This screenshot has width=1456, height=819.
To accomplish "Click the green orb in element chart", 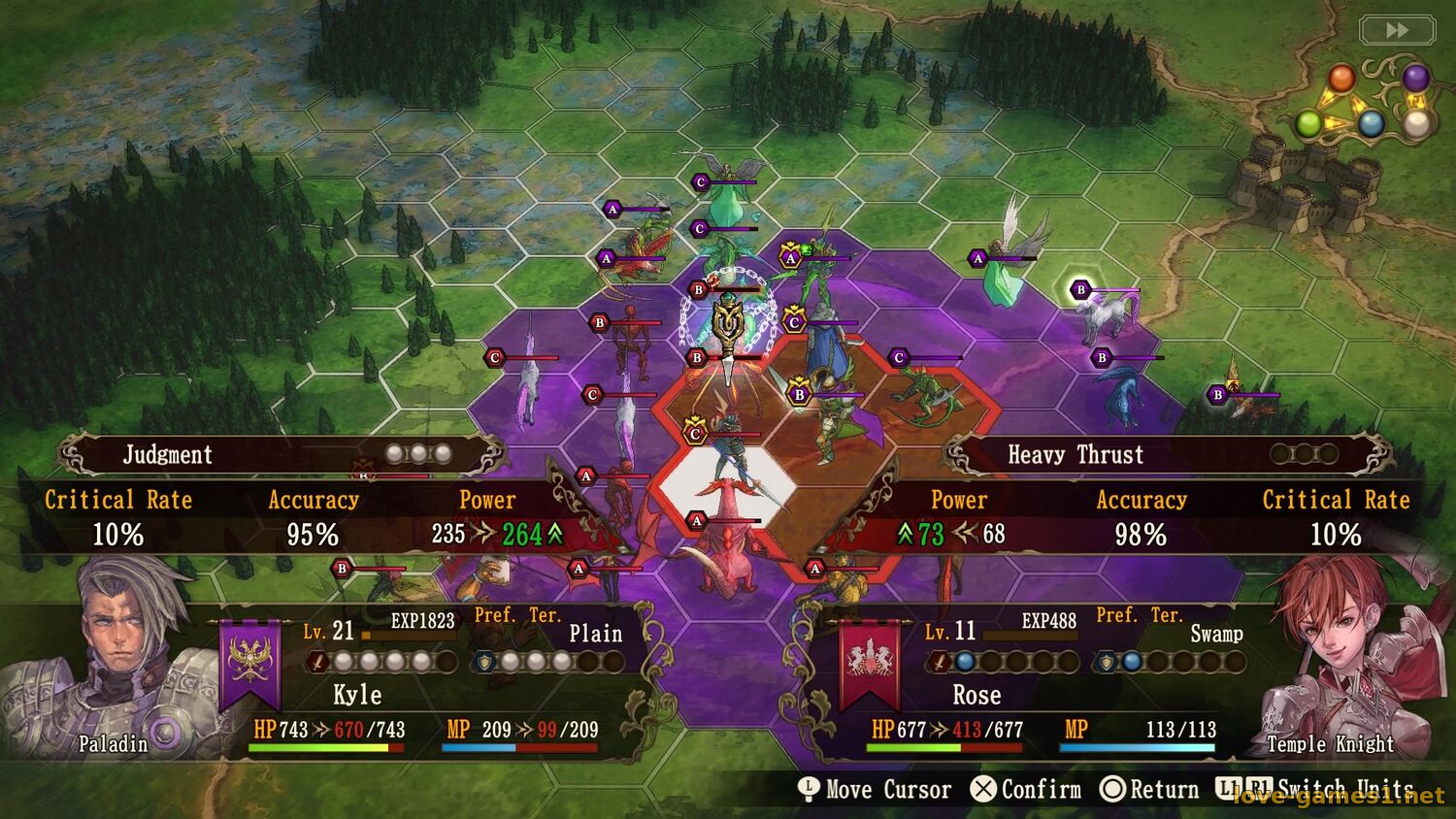I will tap(1308, 123).
